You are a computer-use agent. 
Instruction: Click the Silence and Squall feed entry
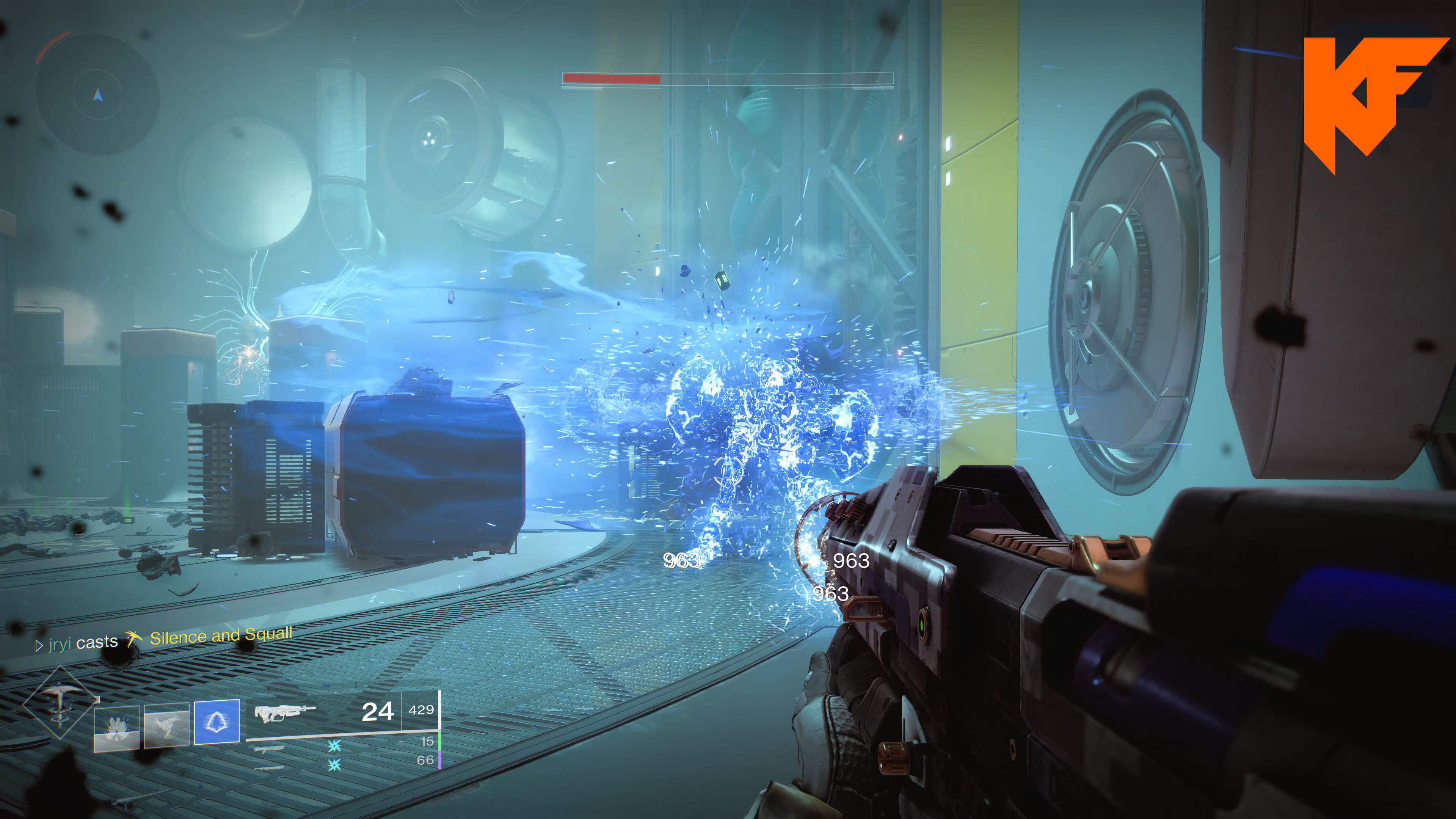coord(220,637)
